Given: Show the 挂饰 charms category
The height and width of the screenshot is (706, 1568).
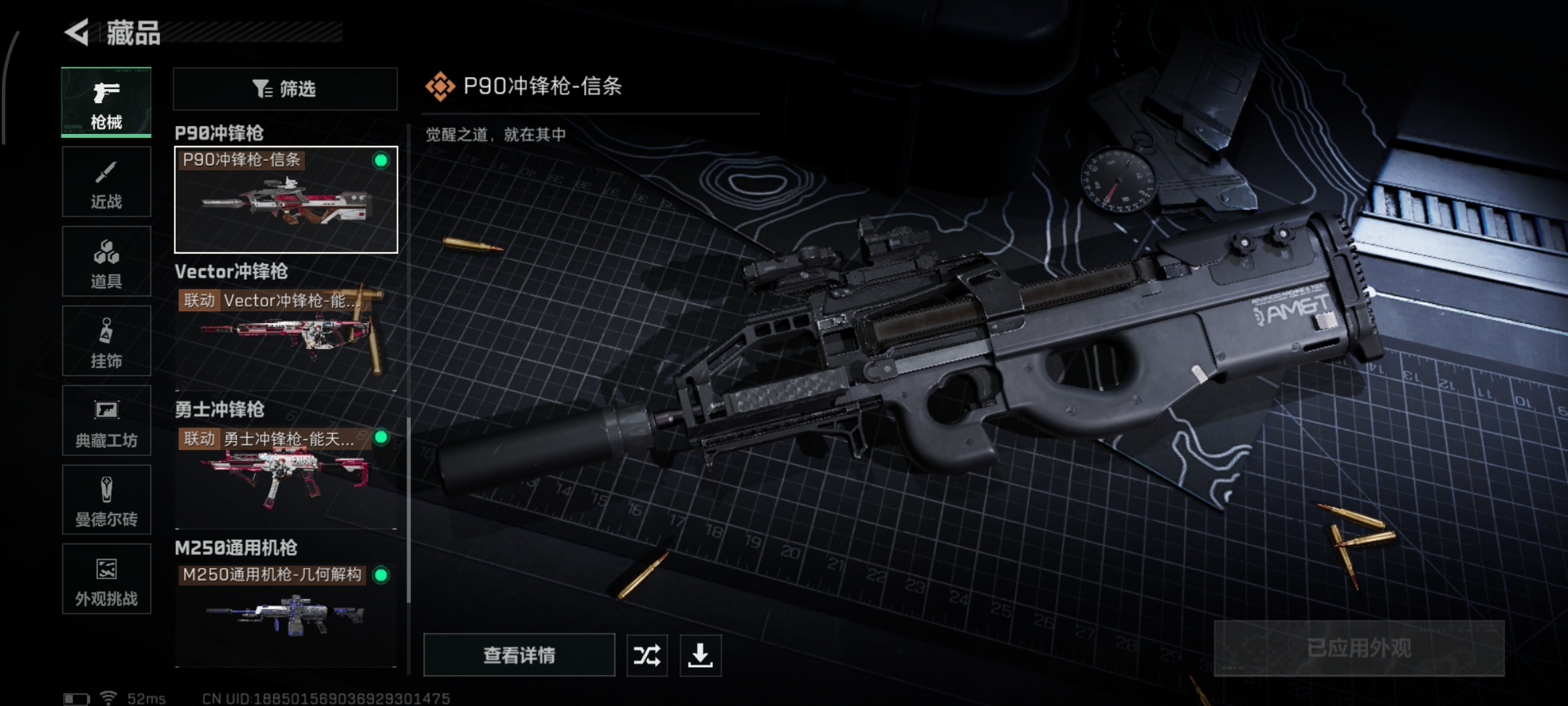Looking at the screenshot, I should tap(106, 341).
